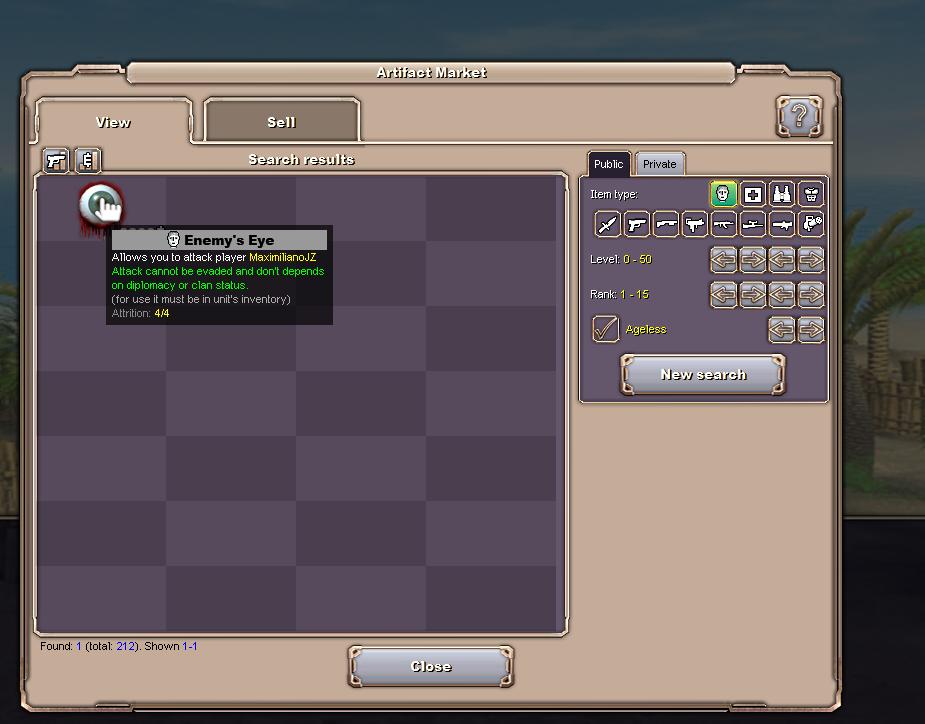Open the question mark help button
Image resolution: width=925 pixels, height=724 pixels.
799,117
